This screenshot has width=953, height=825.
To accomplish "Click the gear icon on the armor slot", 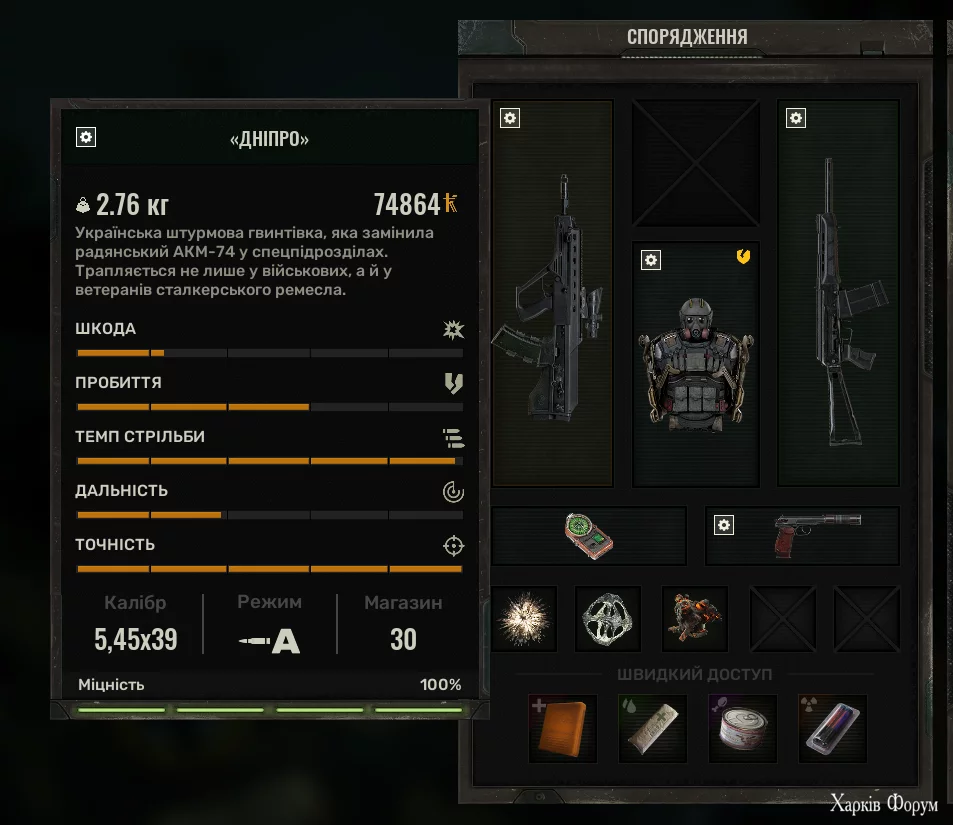I will coord(651,260).
